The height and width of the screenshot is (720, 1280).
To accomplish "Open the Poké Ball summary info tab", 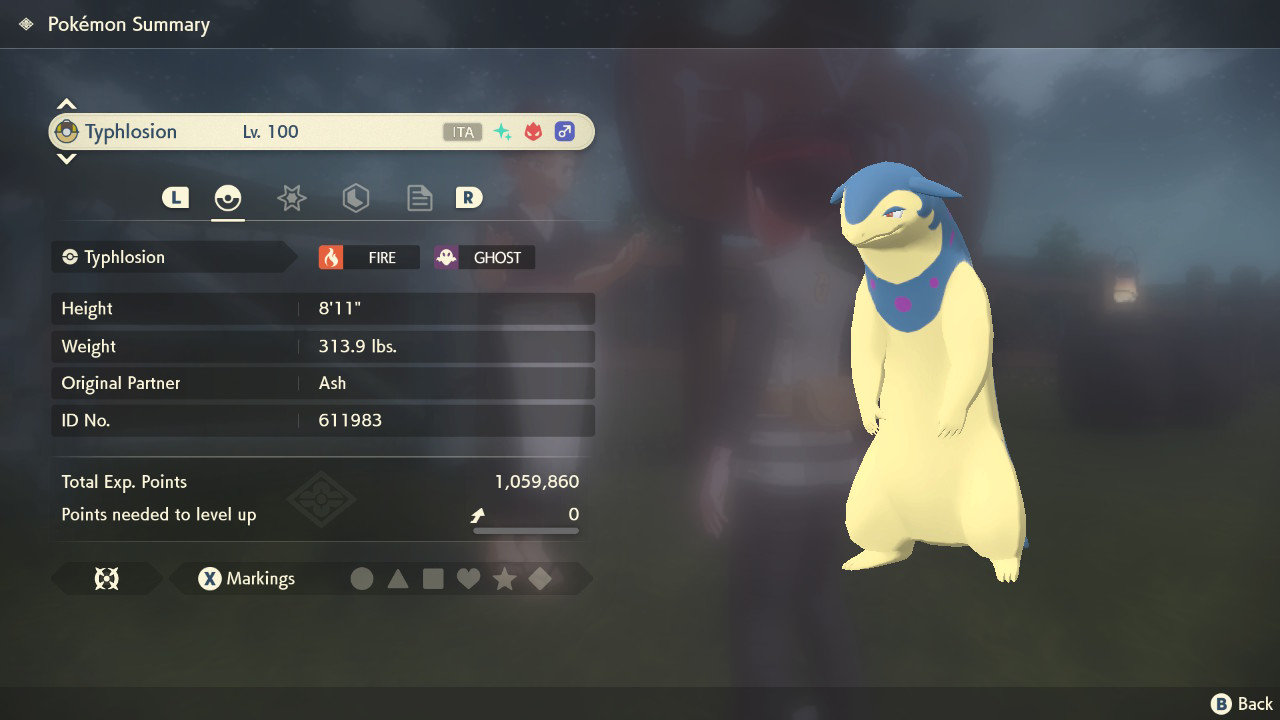I will click(228, 198).
